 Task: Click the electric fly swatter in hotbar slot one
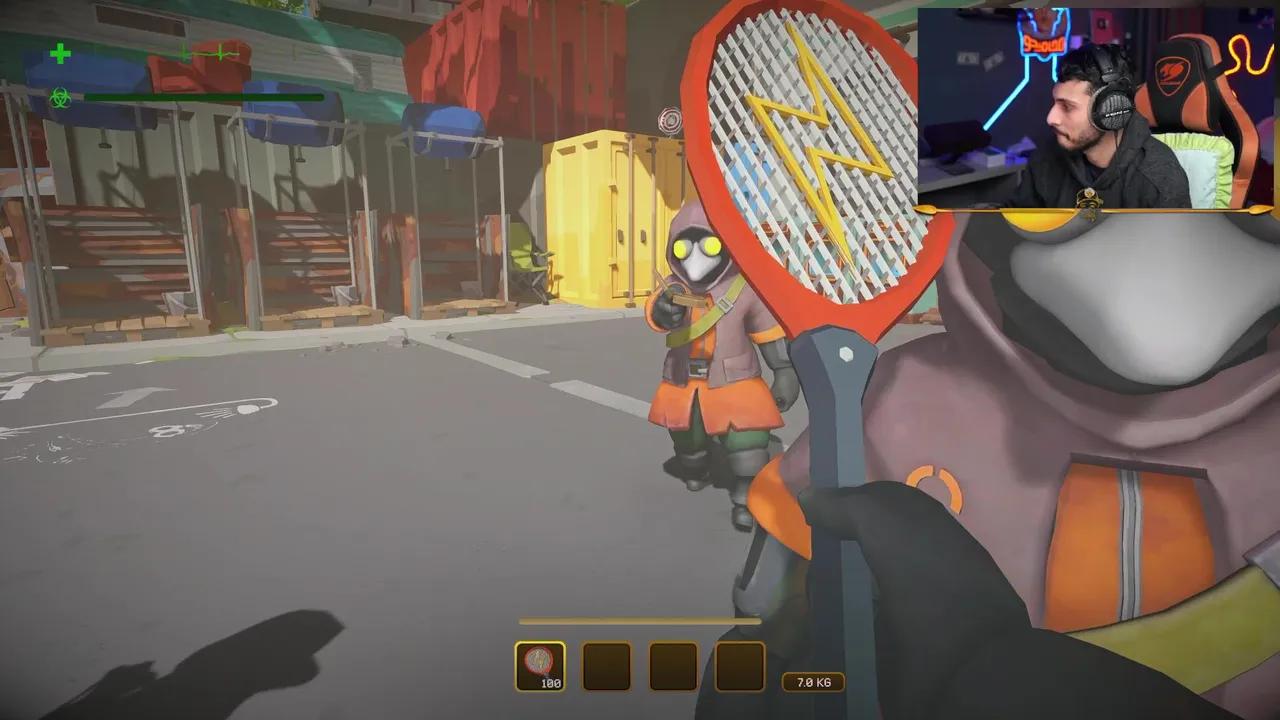(x=540, y=663)
